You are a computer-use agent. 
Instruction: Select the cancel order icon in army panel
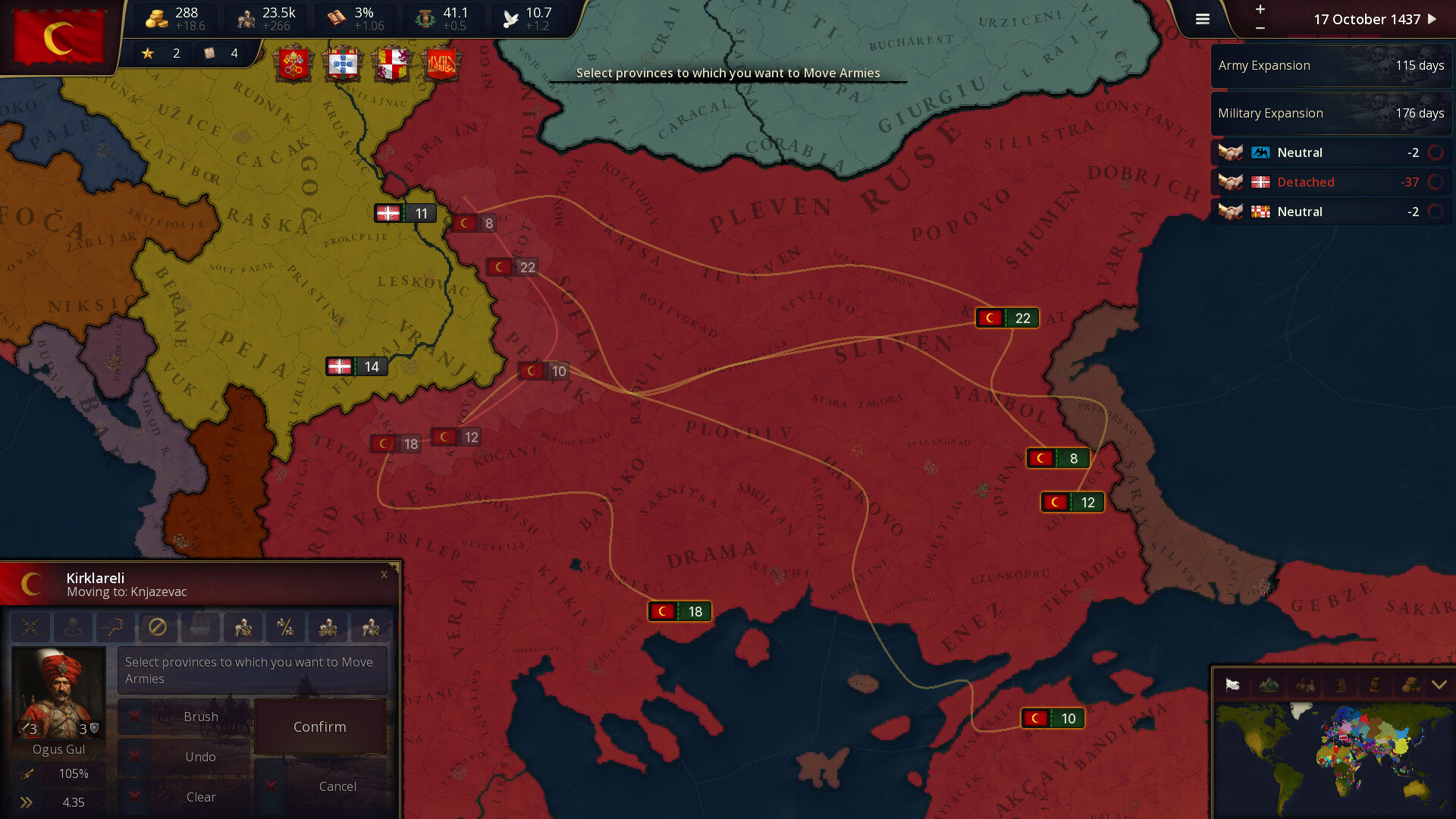coord(158,628)
